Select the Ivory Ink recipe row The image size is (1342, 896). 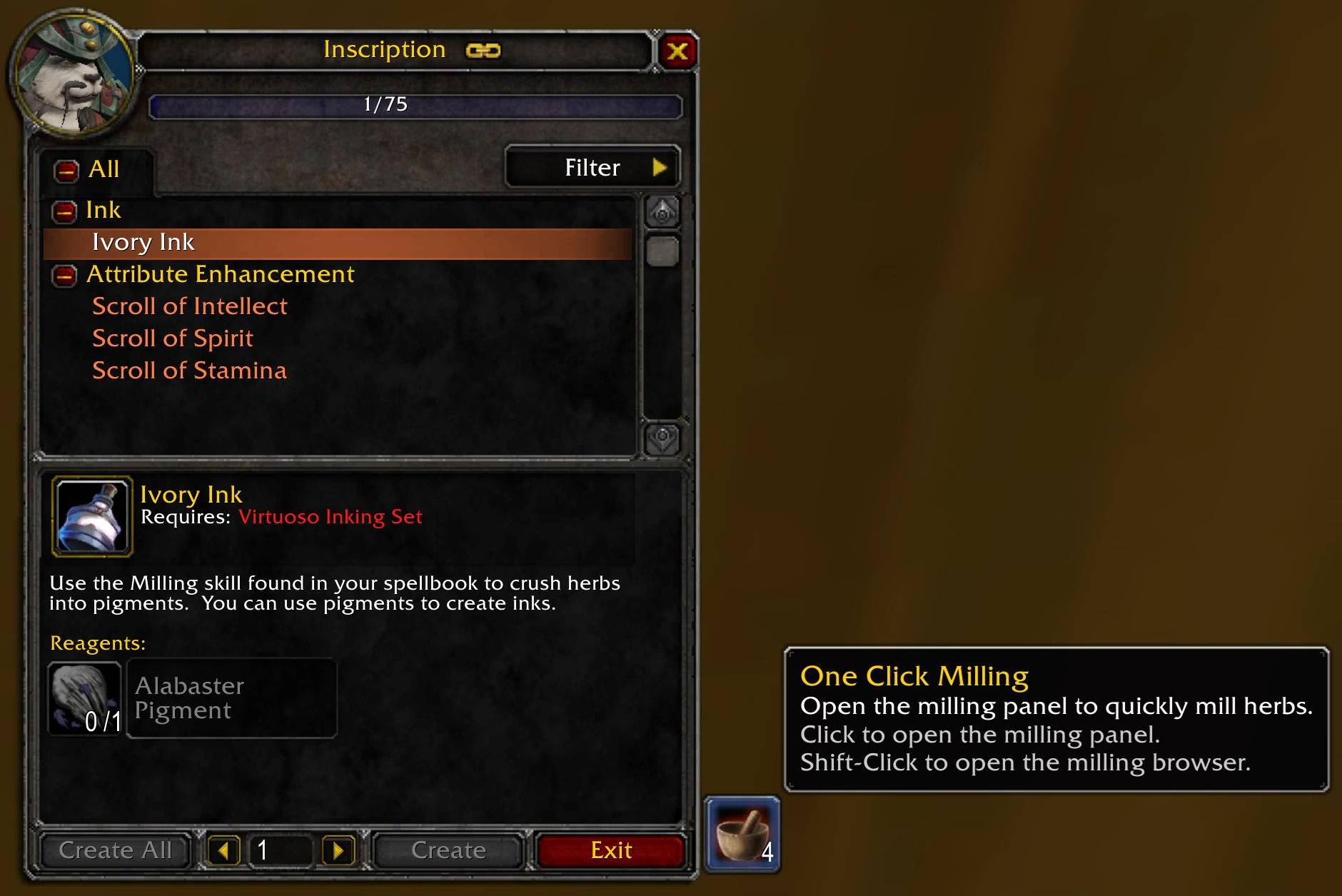(x=337, y=243)
